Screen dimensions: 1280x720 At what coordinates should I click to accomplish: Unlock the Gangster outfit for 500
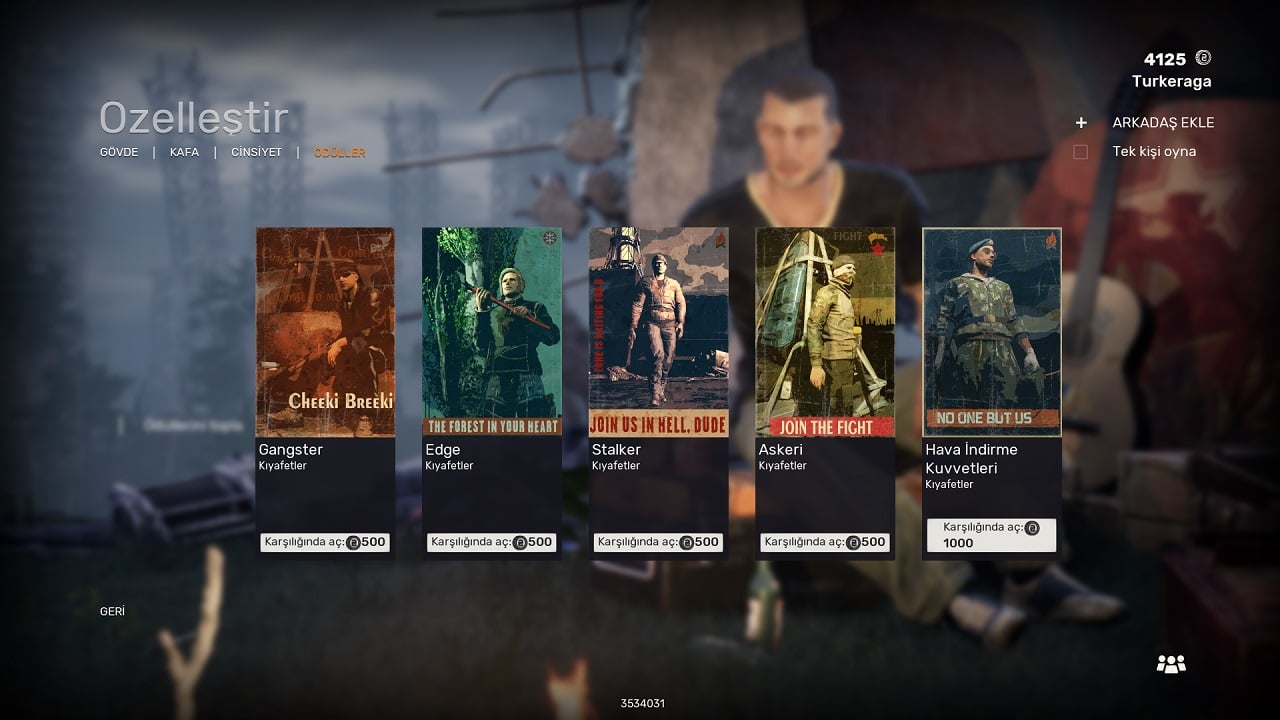(325, 542)
